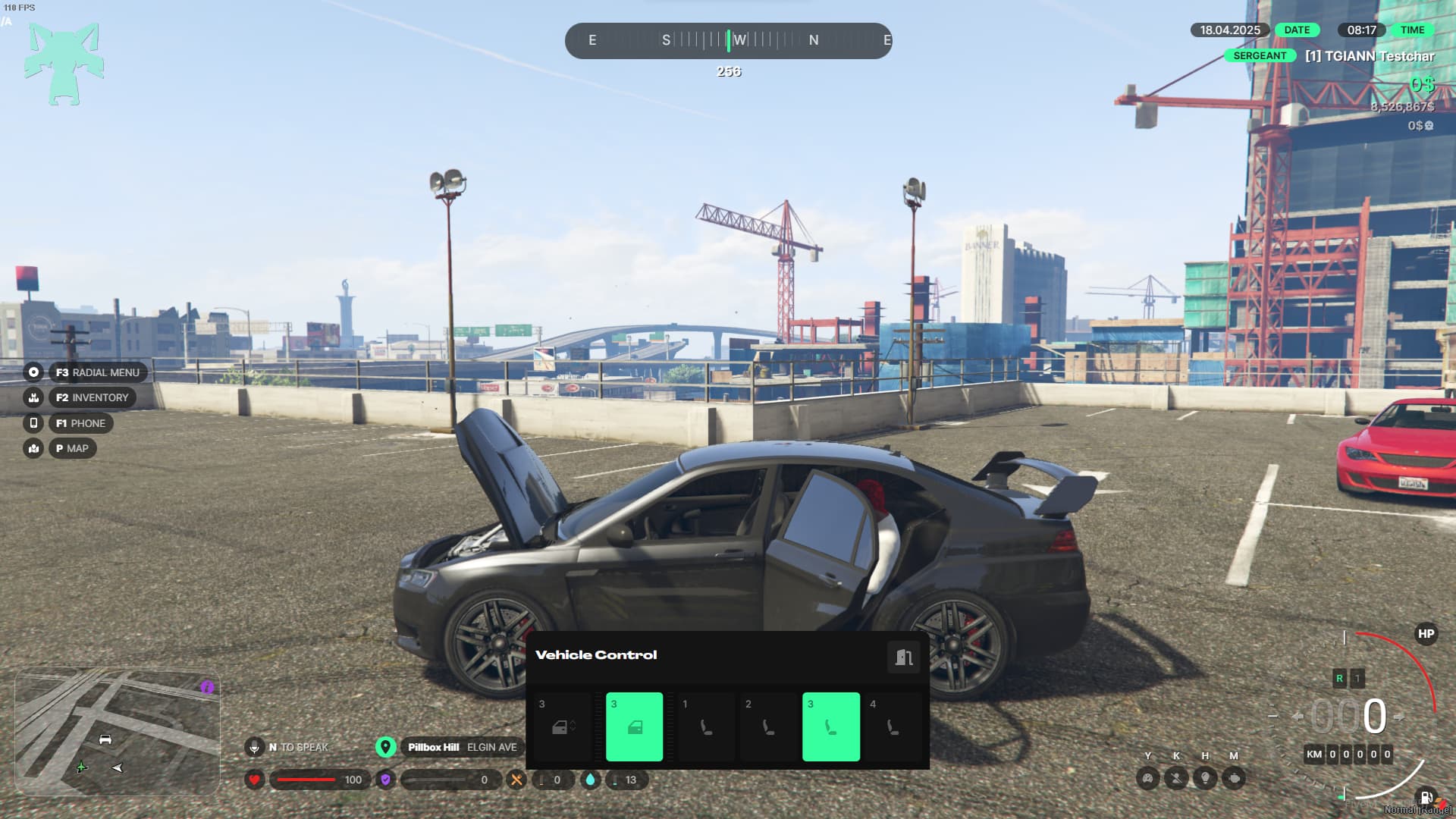Toggle the highlighted seat 3 button
The image size is (1456, 819).
pos(831,726)
